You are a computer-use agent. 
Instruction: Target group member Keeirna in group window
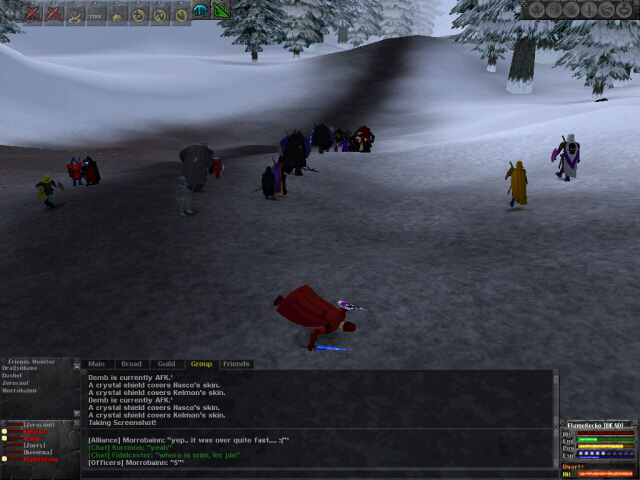[37, 452]
